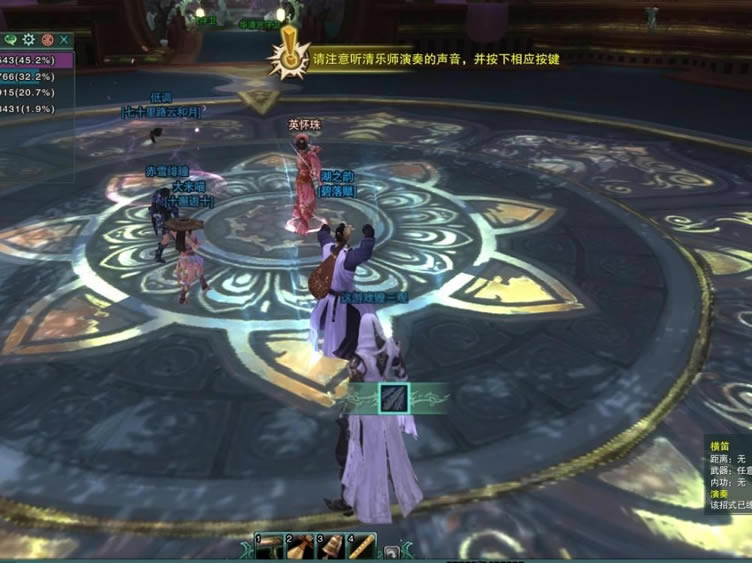Open the damage panel gear settings
This screenshot has height=563, width=752.
tap(29, 40)
